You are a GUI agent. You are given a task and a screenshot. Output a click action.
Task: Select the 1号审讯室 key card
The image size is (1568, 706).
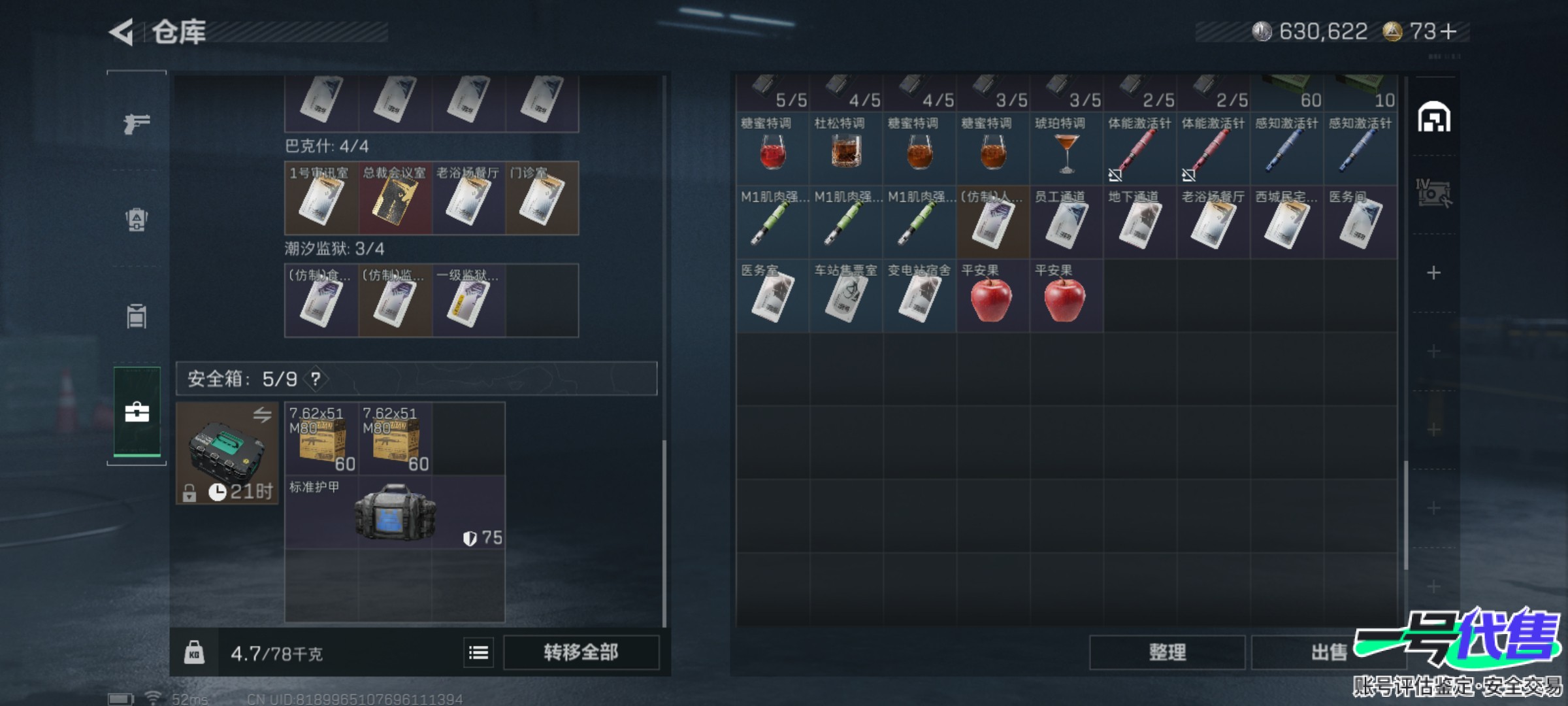tap(321, 199)
